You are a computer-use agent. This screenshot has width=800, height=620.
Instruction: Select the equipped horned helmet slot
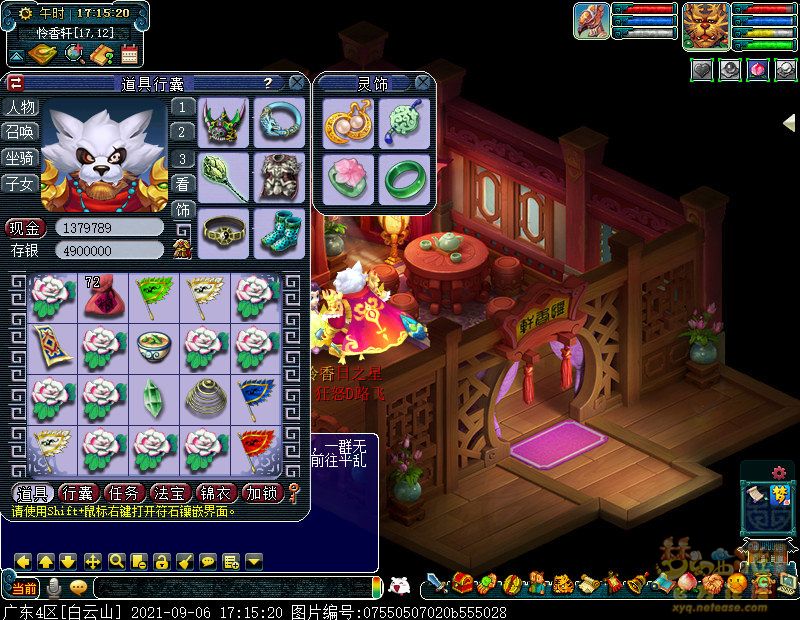coord(223,122)
